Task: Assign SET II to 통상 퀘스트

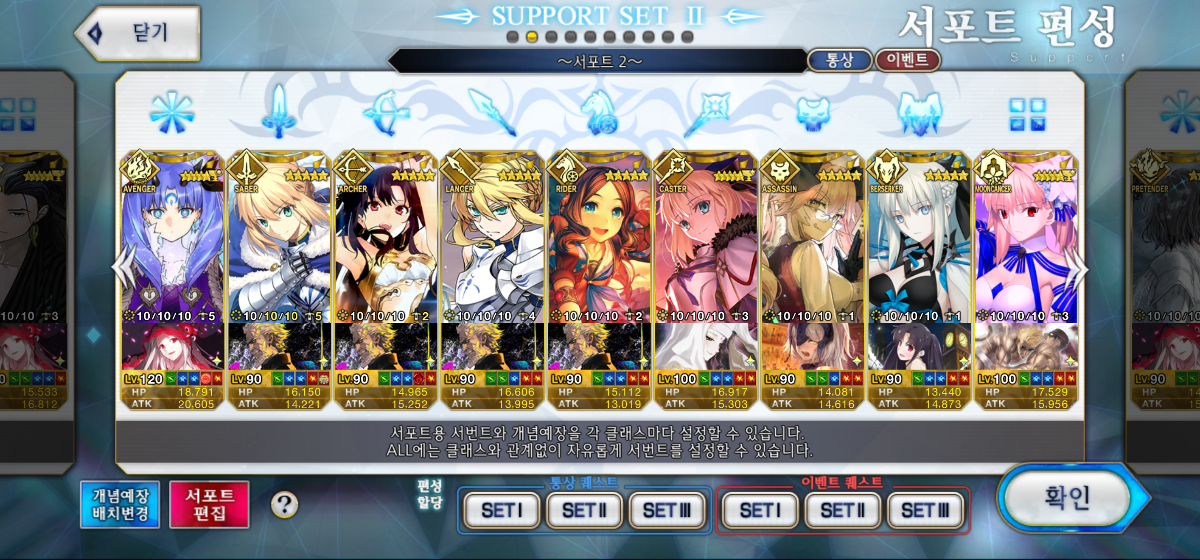Action: [585, 510]
